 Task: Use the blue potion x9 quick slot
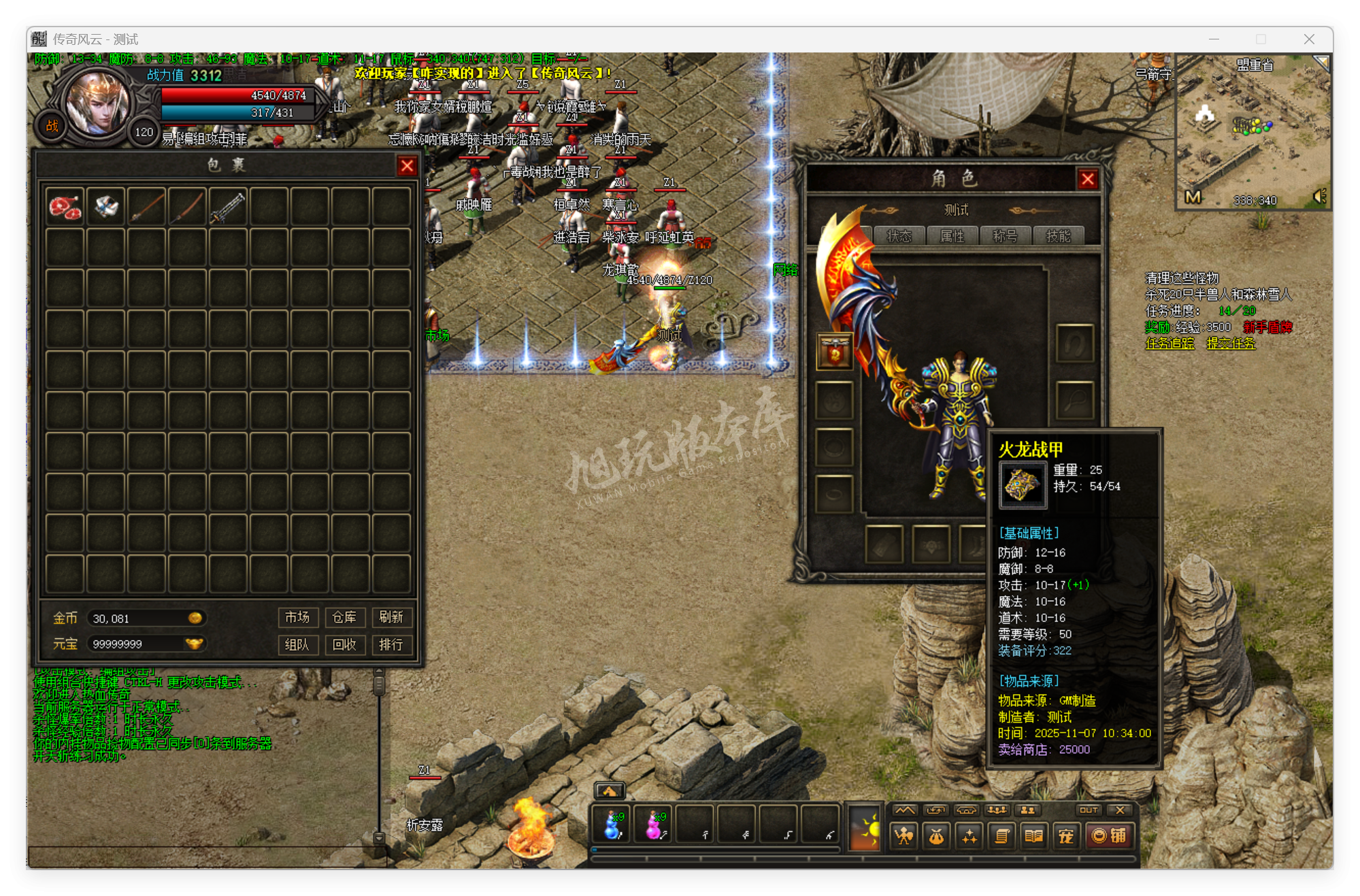click(611, 825)
